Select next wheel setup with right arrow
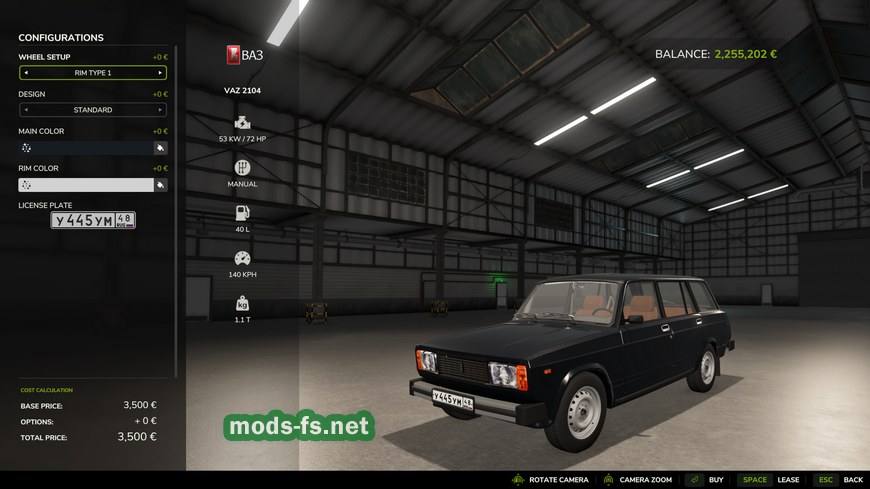 coord(160,73)
